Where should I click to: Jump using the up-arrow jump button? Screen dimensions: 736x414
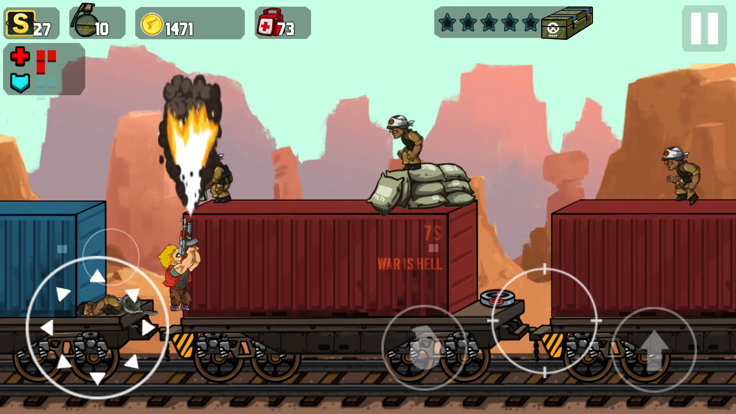(653, 349)
